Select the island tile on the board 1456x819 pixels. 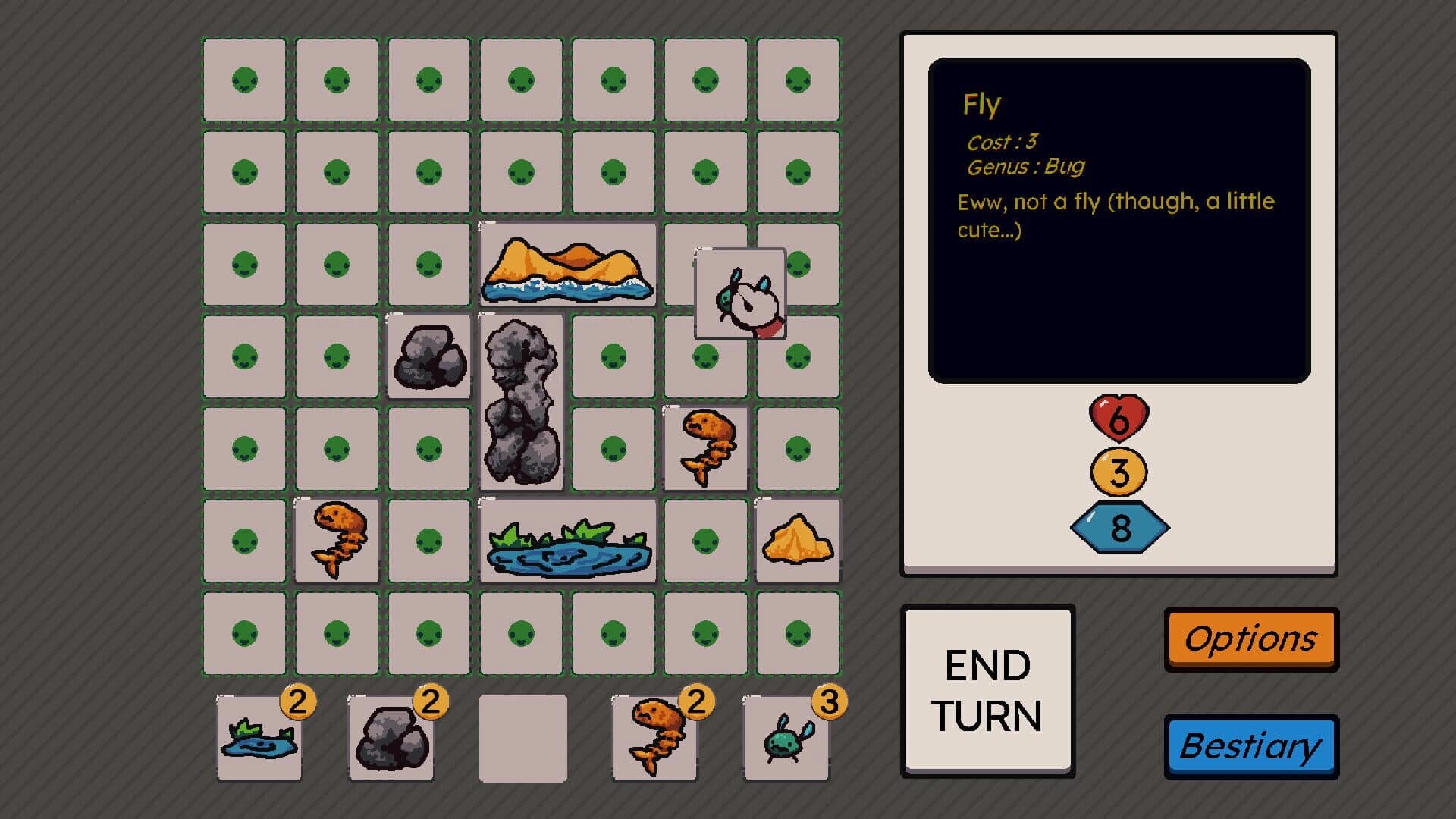567,265
